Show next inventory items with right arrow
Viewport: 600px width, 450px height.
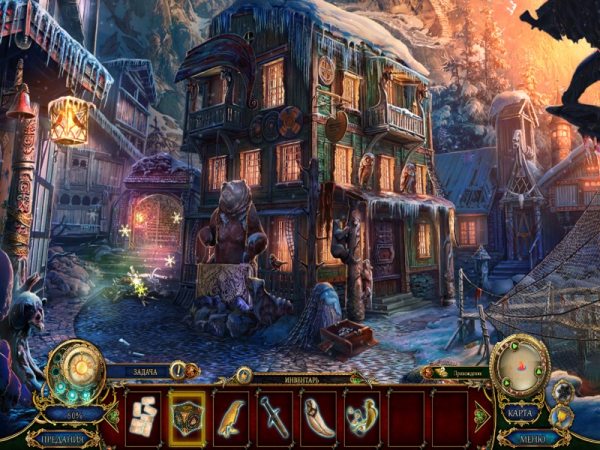pos(480,417)
